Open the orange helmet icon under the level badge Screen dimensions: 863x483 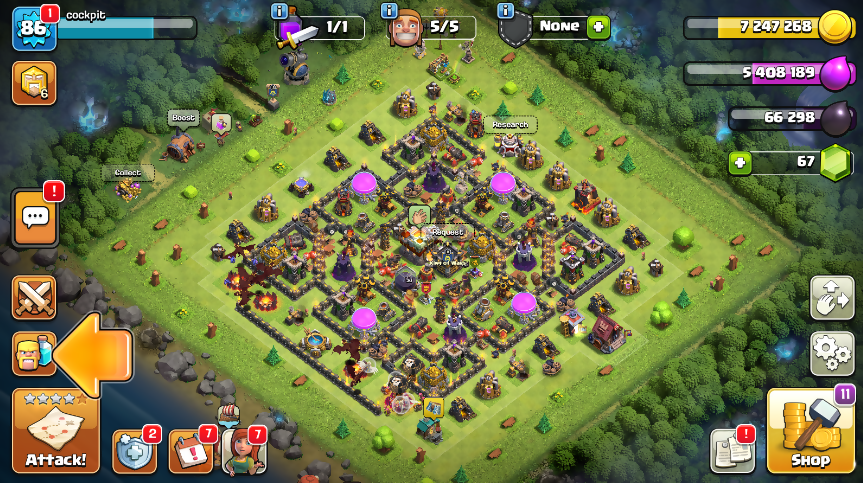tap(33, 83)
